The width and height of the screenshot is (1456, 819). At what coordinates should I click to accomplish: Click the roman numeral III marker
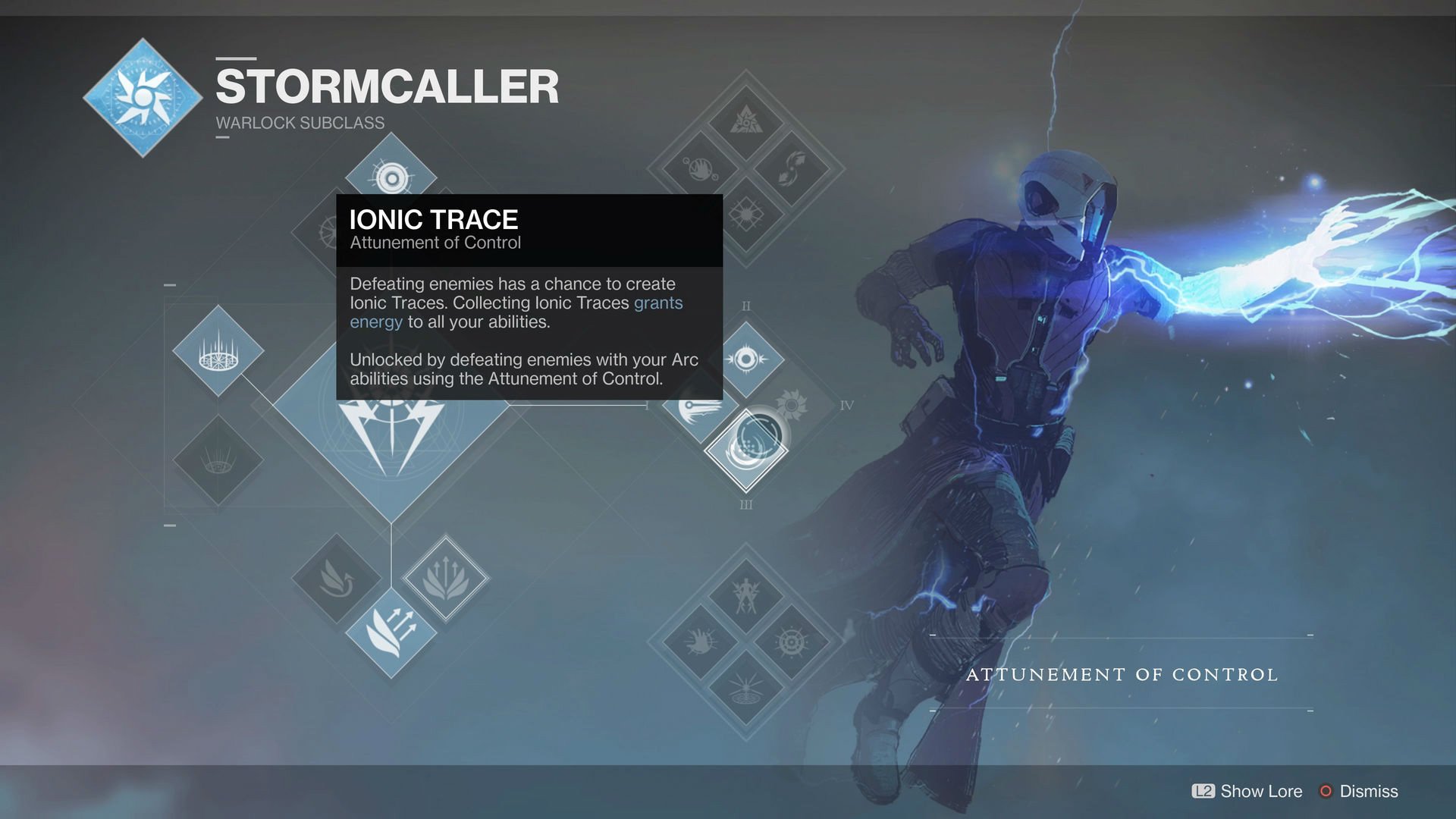point(745,503)
